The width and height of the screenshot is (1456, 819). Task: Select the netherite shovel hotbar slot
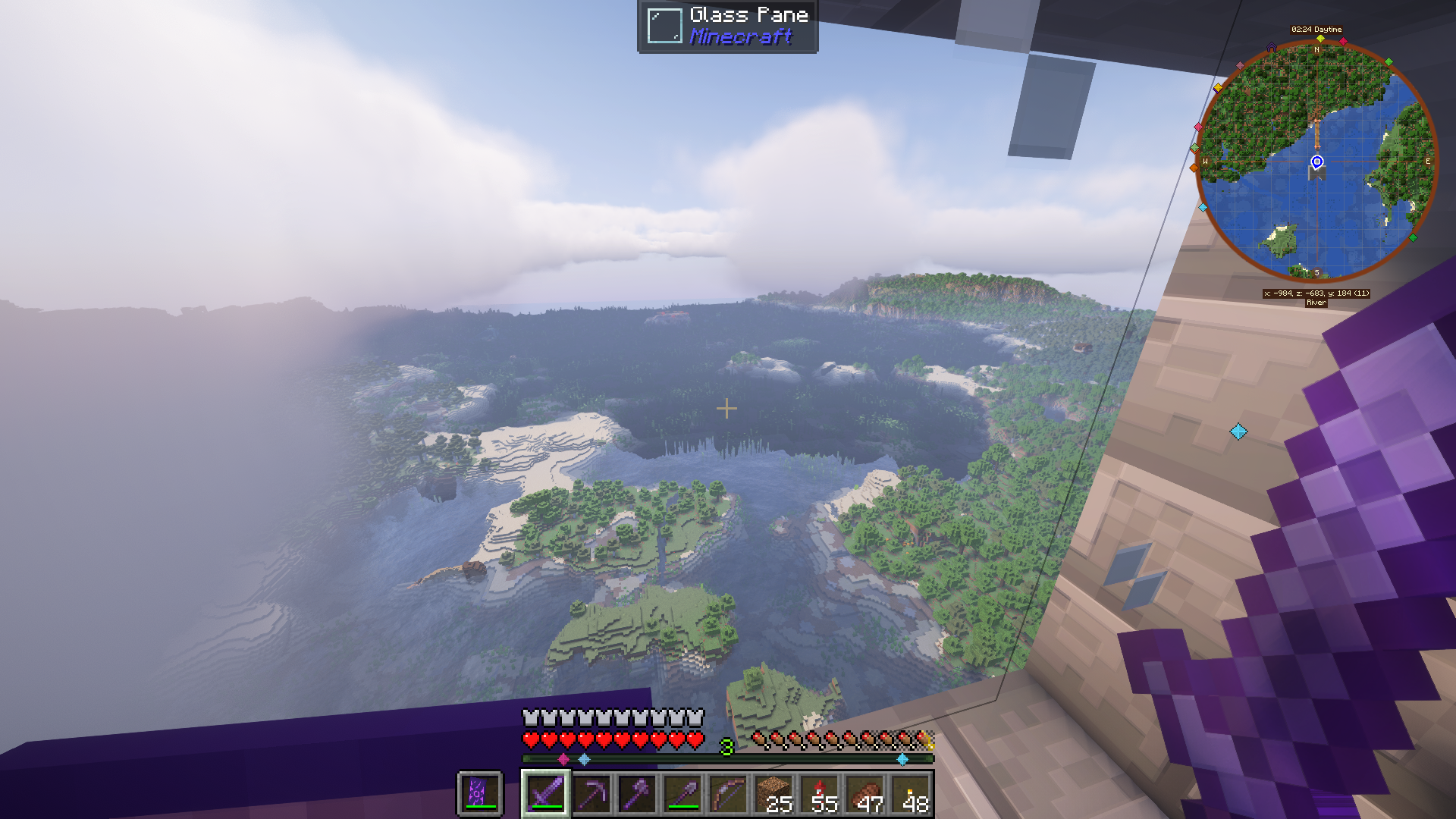tap(682, 794)
